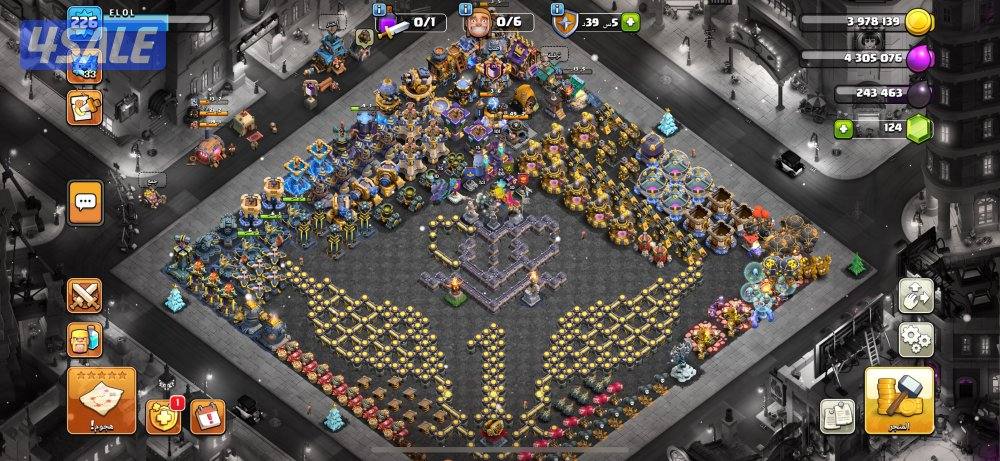Open the Attack map button
The image size is (1000, 461).
coord(101,400)
